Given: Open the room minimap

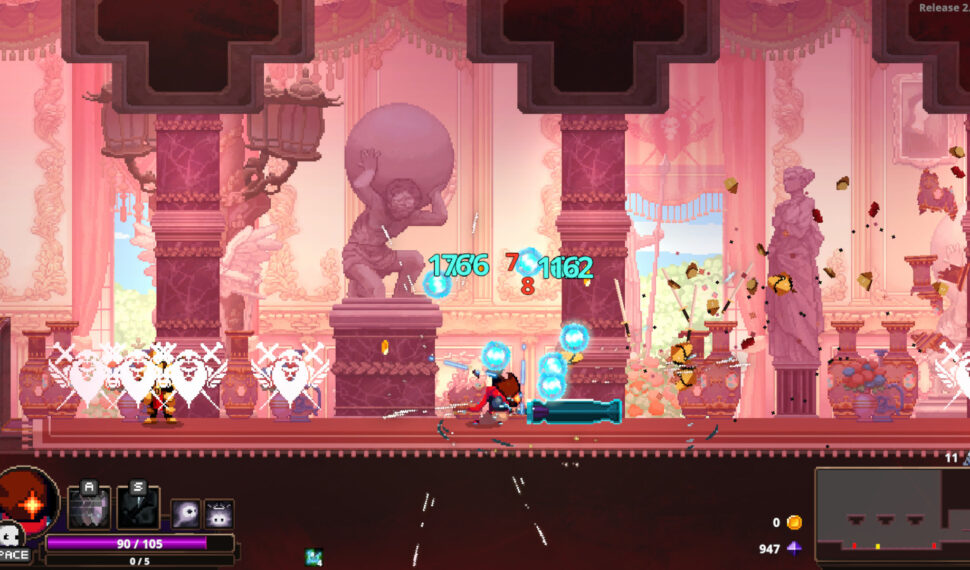Looking at the screenshot, I should [891, 514].
